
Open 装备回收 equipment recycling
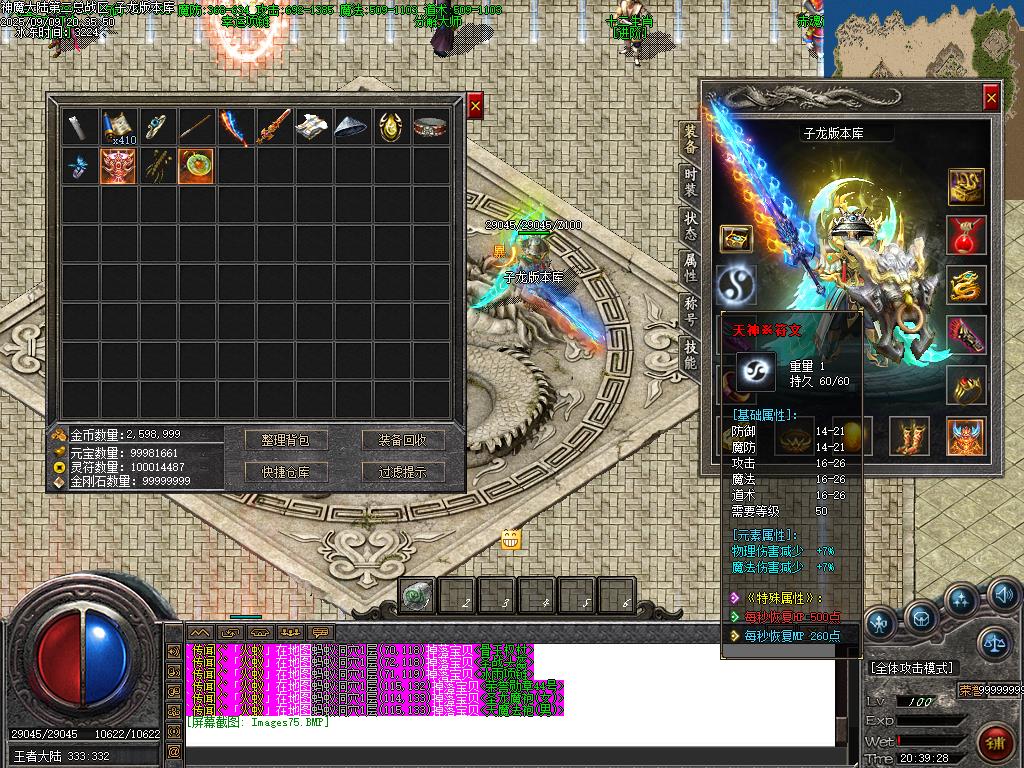point(402,440)
